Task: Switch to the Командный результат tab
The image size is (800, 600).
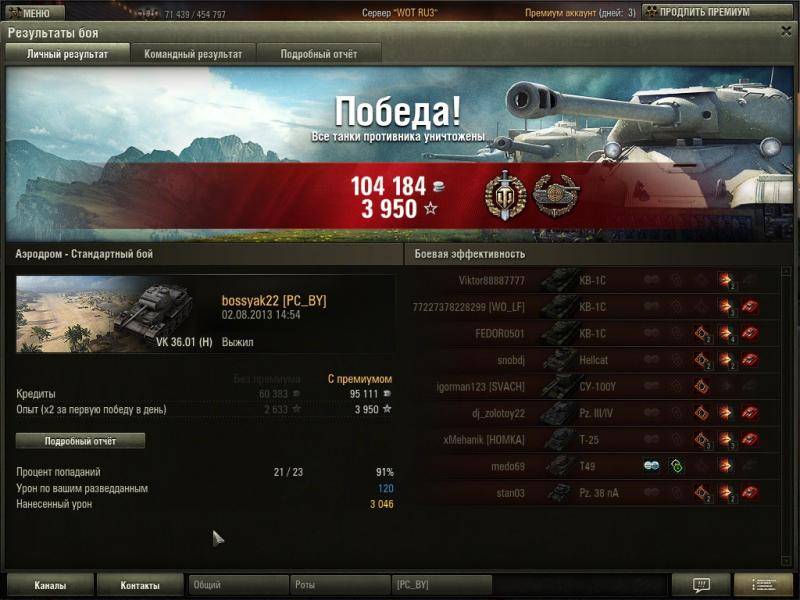Action: click(193, 54)
